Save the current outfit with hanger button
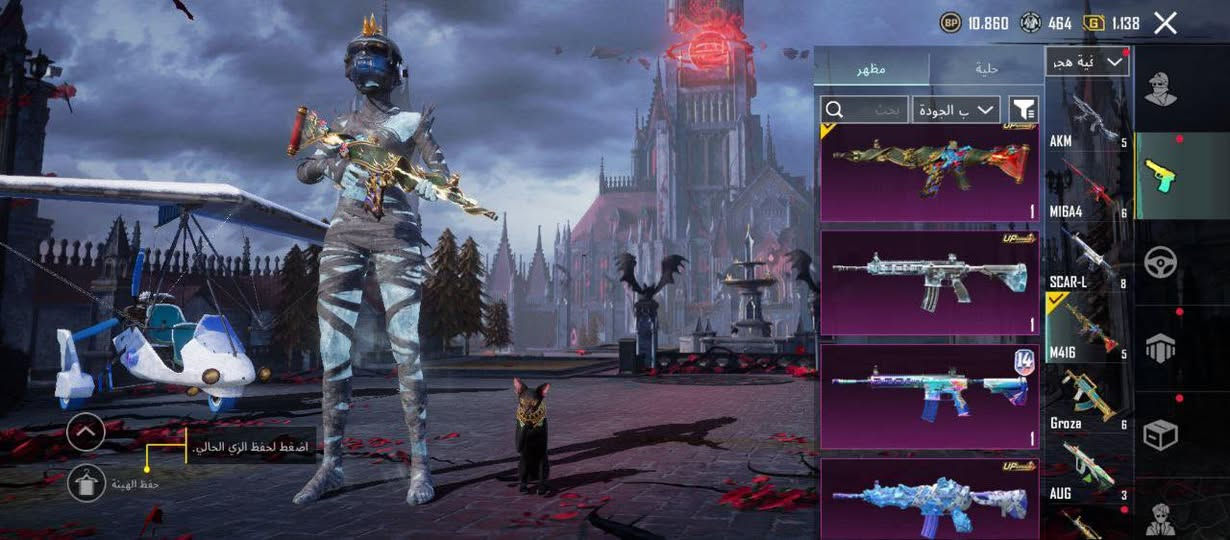 (86, 484)
